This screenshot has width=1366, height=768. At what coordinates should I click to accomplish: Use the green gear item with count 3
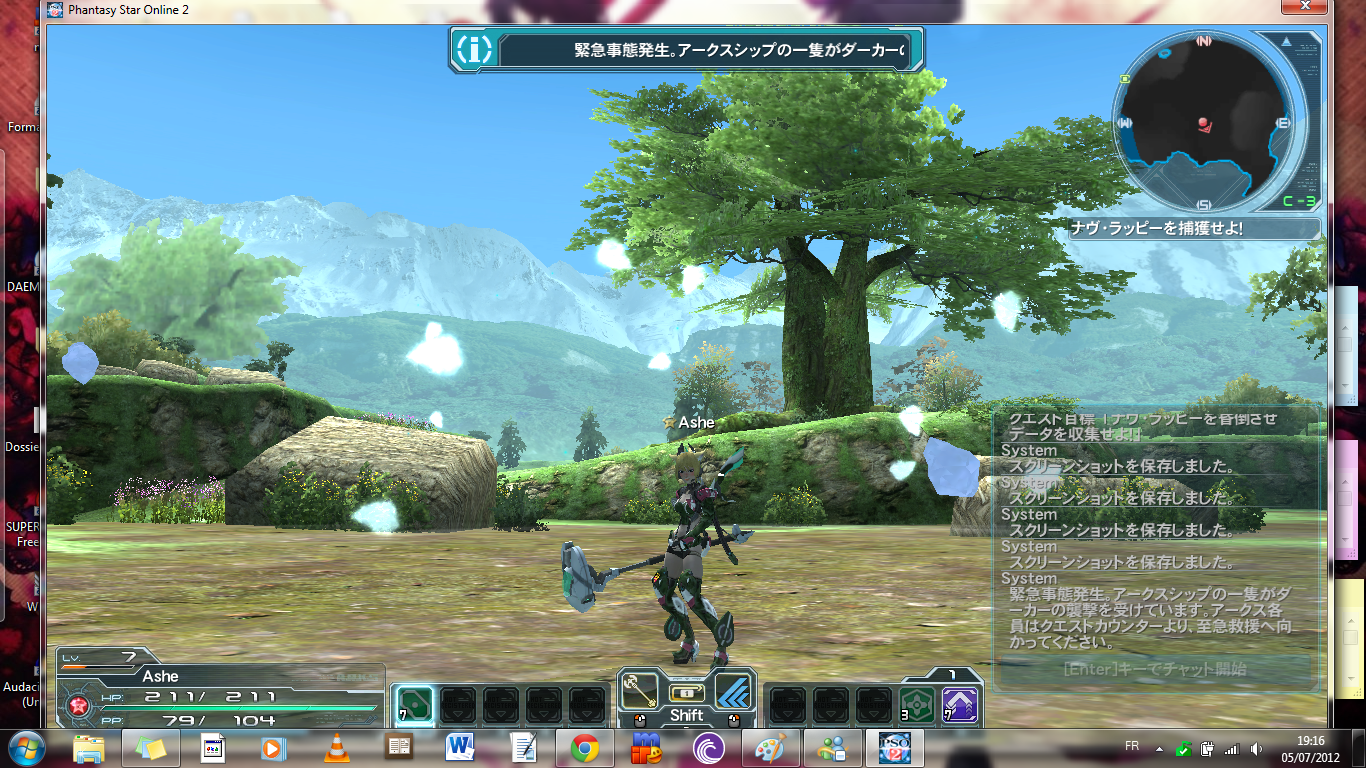(917, 705)
